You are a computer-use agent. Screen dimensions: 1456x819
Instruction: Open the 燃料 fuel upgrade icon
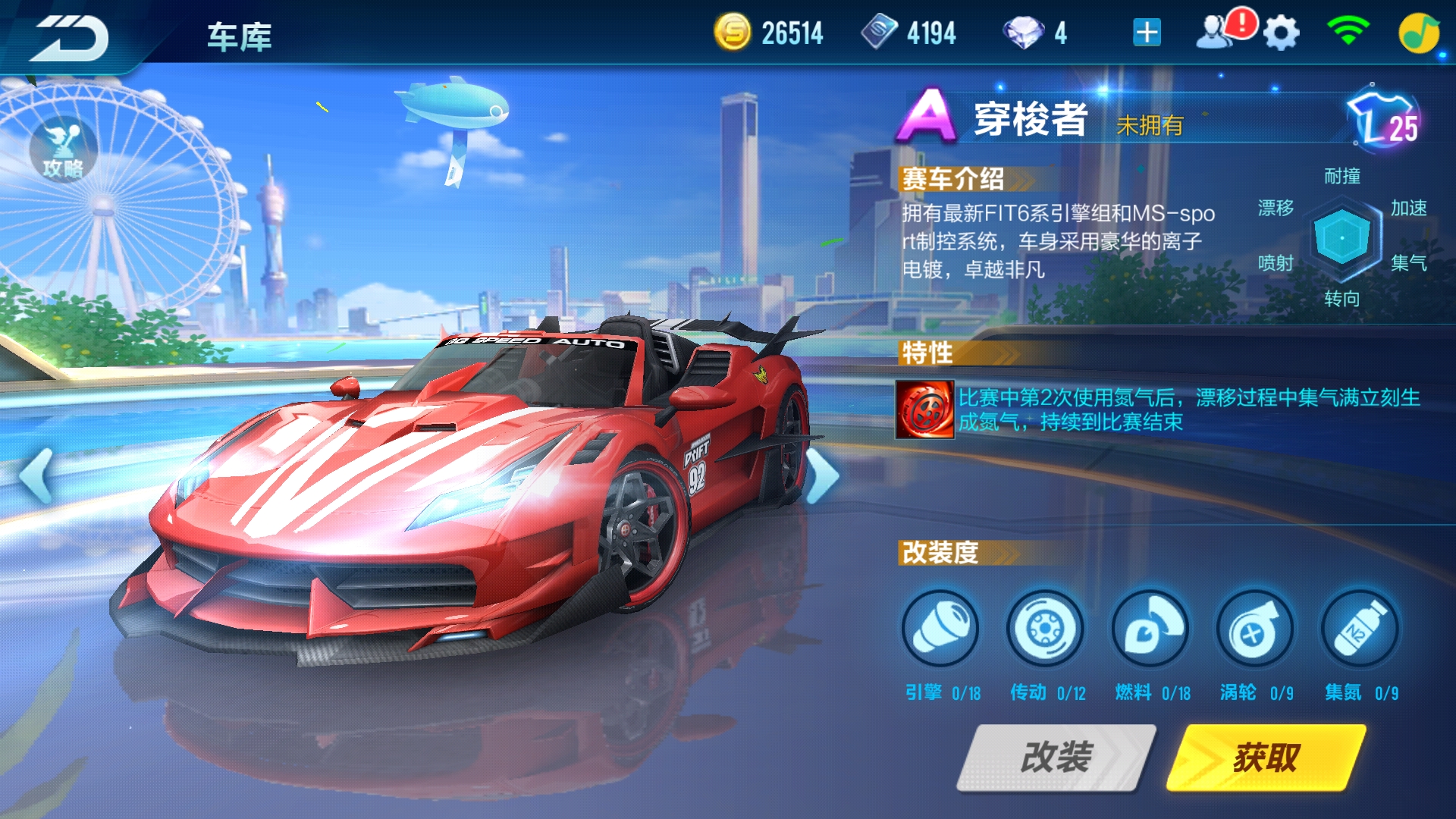pos(1150,629)
